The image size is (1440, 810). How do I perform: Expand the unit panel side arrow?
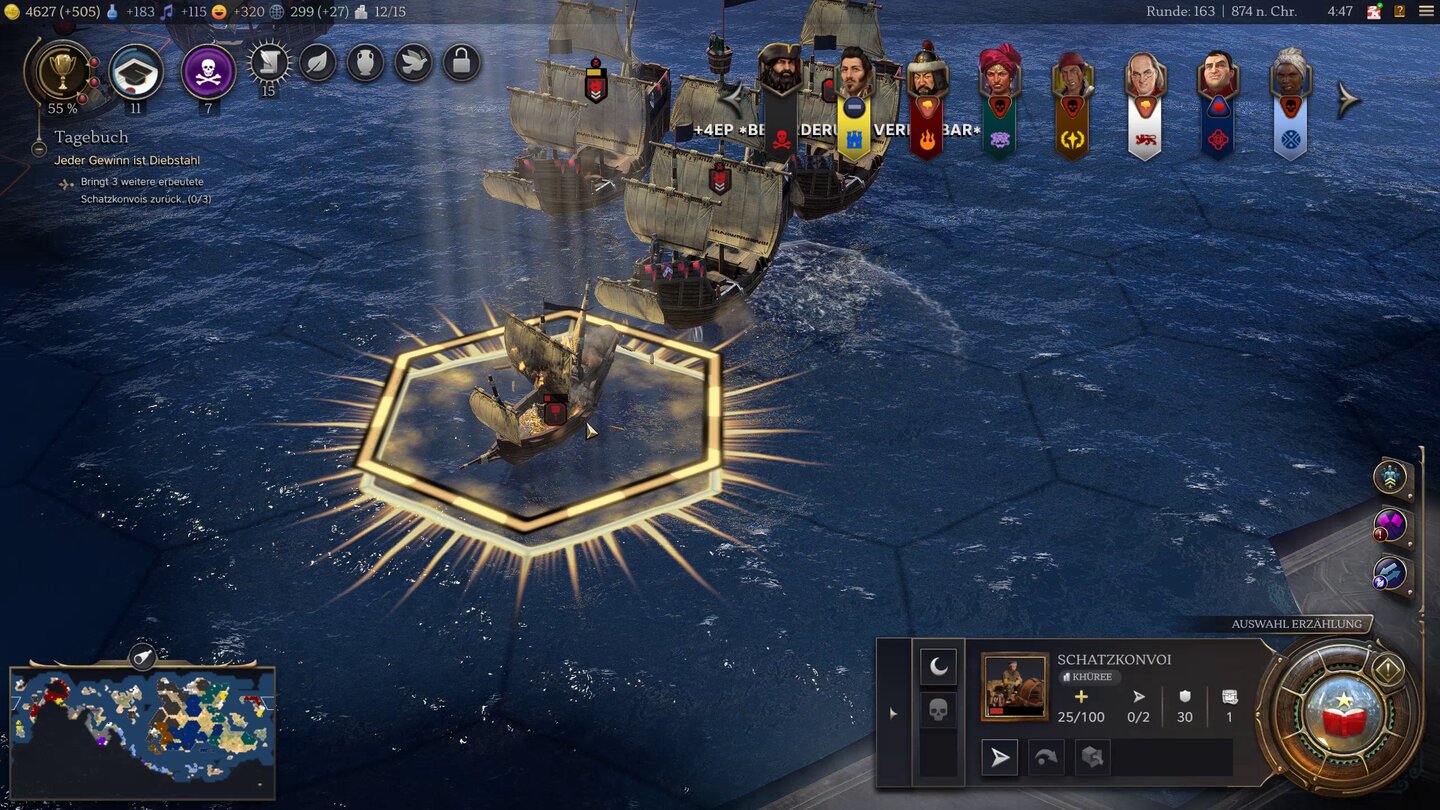coord(893,713)
